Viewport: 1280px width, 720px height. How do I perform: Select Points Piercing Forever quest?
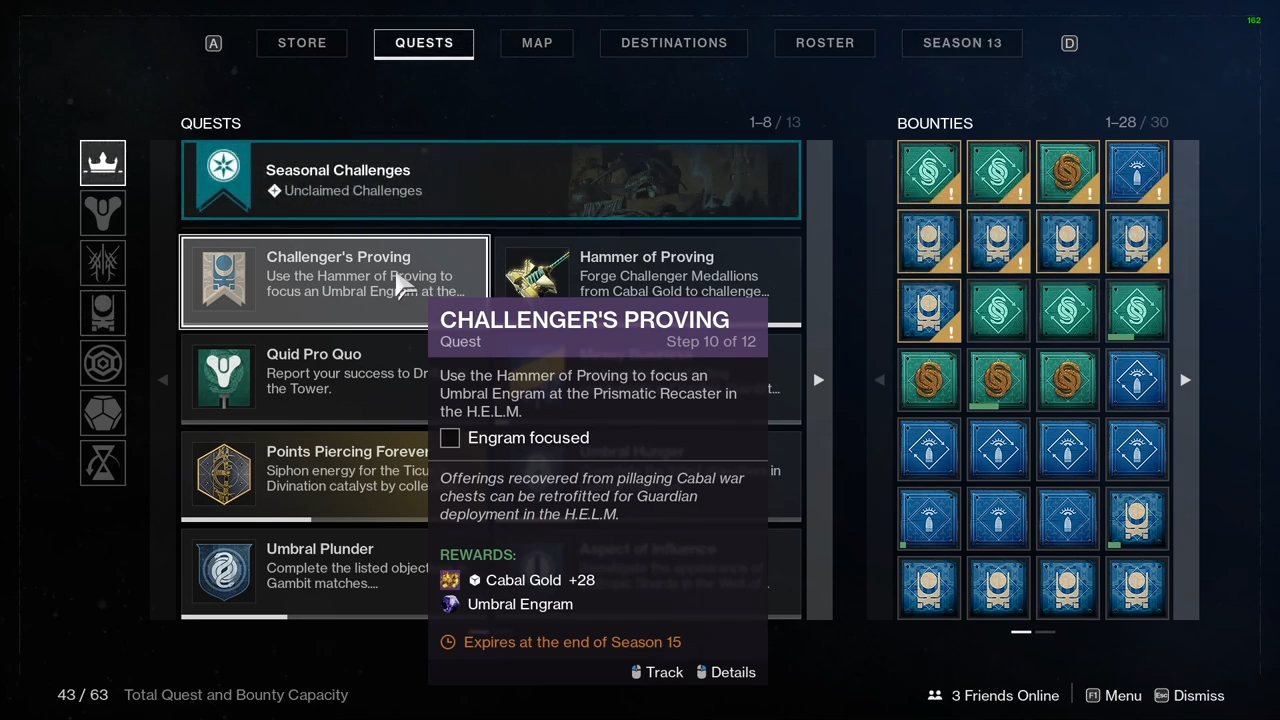click(300, 468)
